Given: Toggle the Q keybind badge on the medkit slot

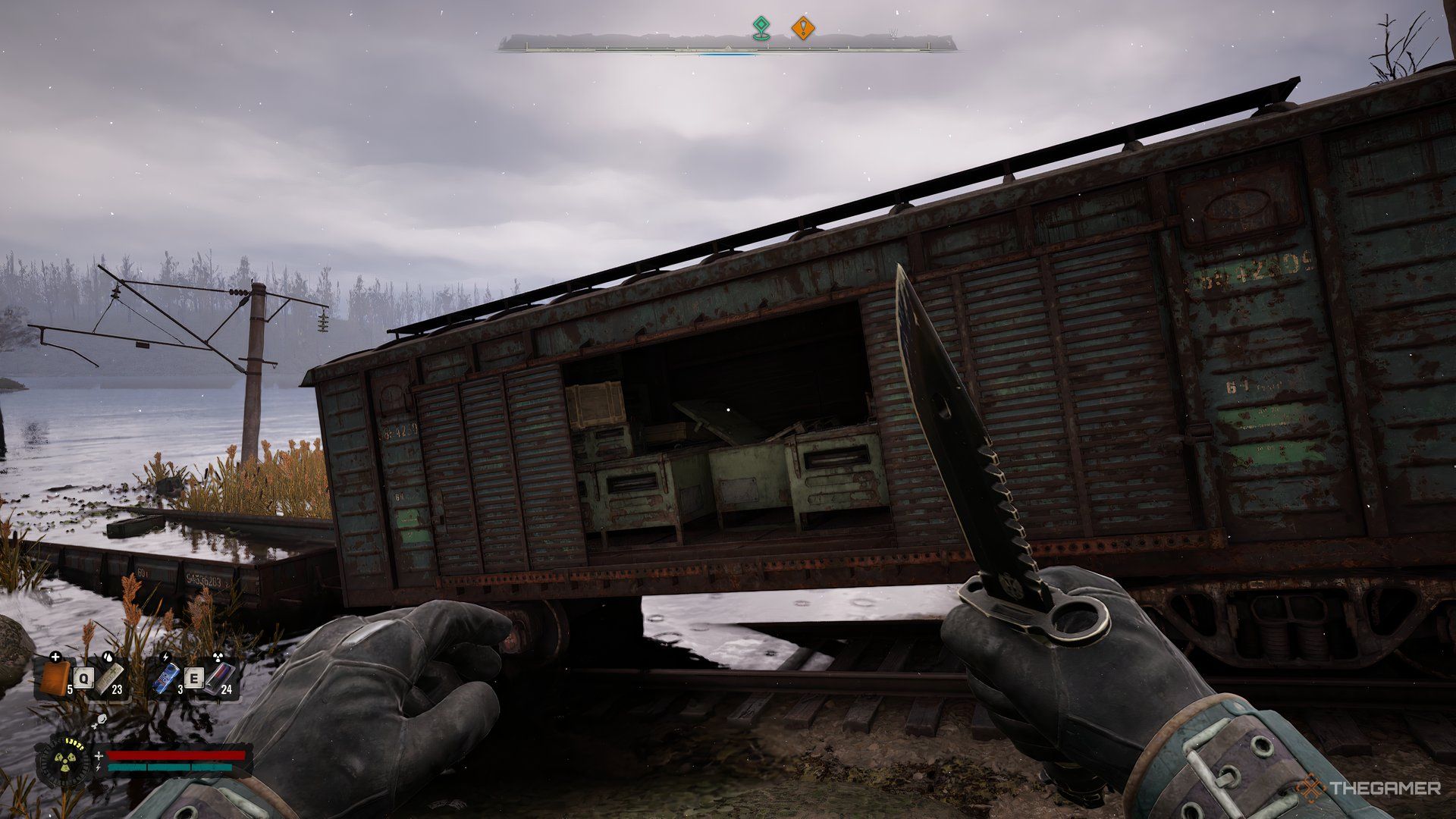Looking at the screenshot, I should 83,678.
